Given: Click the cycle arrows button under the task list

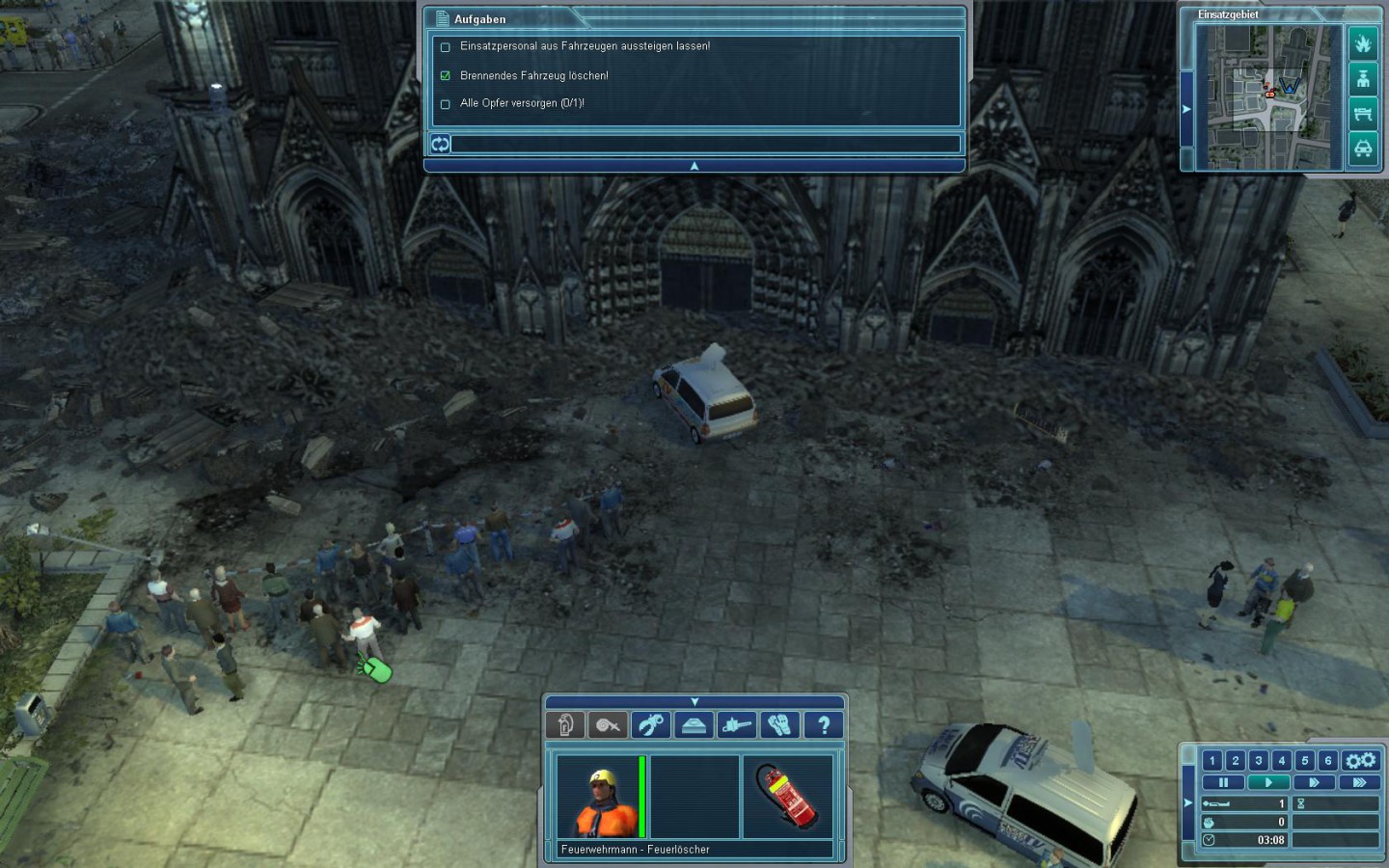Looking at the screenshot, I should click(440, 144).
